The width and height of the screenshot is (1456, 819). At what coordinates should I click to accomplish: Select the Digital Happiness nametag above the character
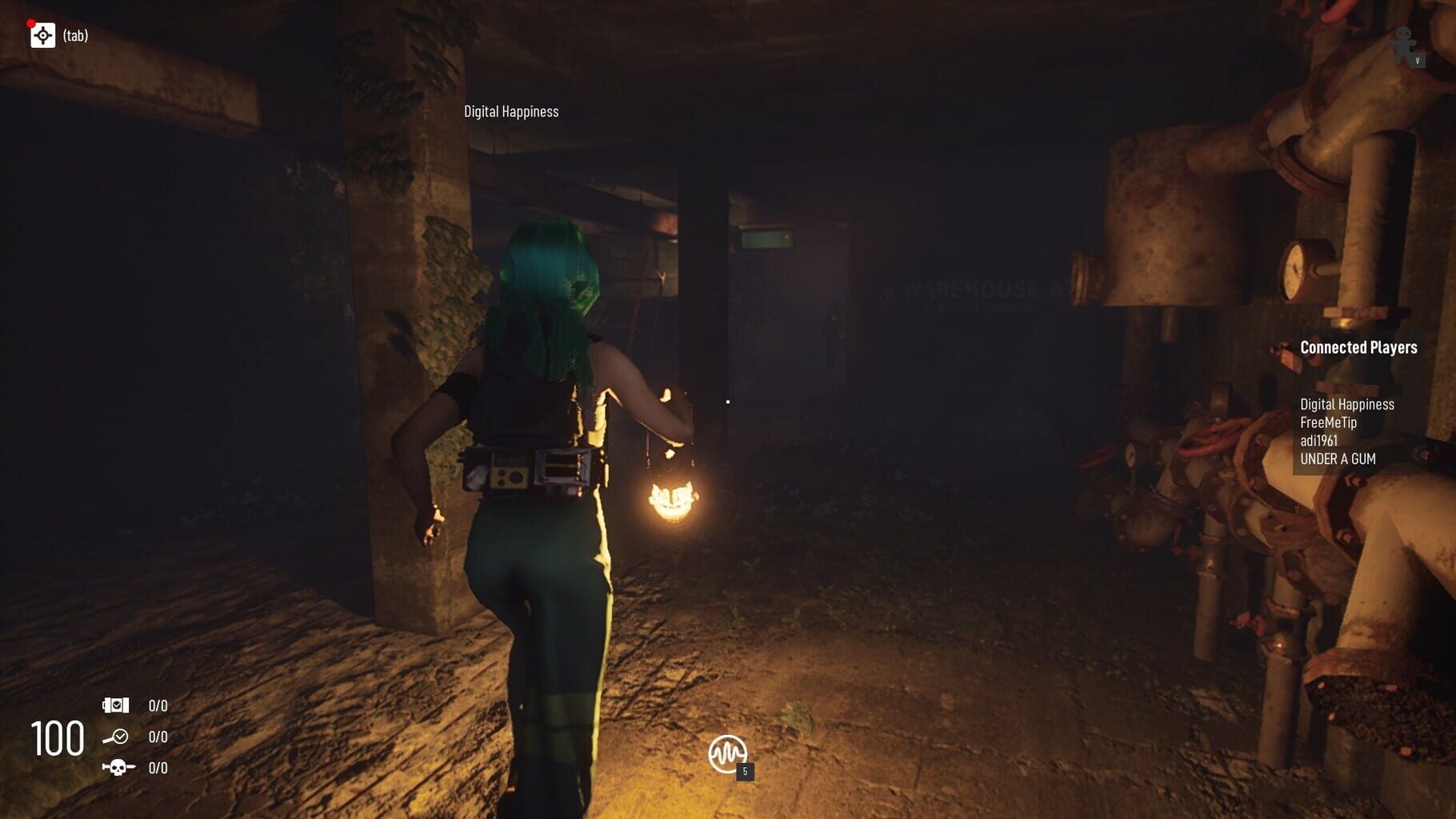(x=511, y=111)
